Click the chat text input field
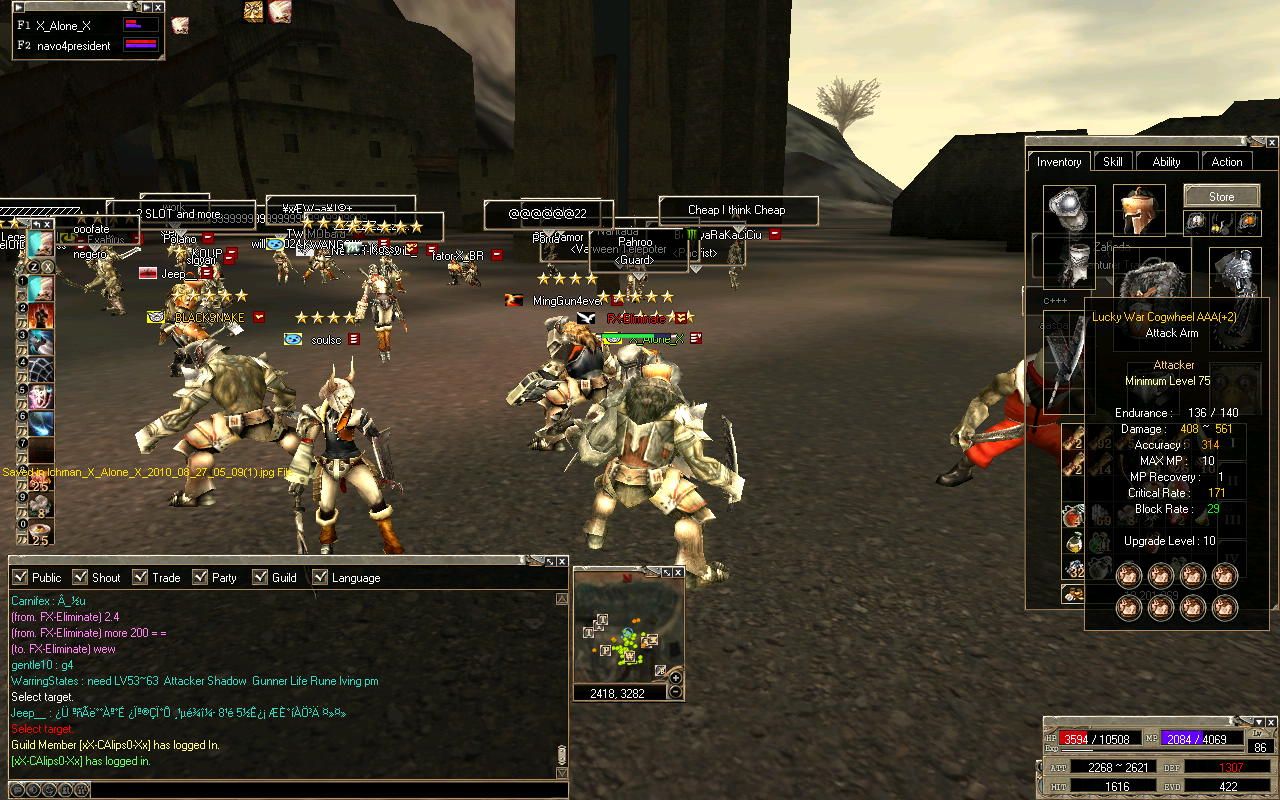1280x800 pixels. point(320,790)
